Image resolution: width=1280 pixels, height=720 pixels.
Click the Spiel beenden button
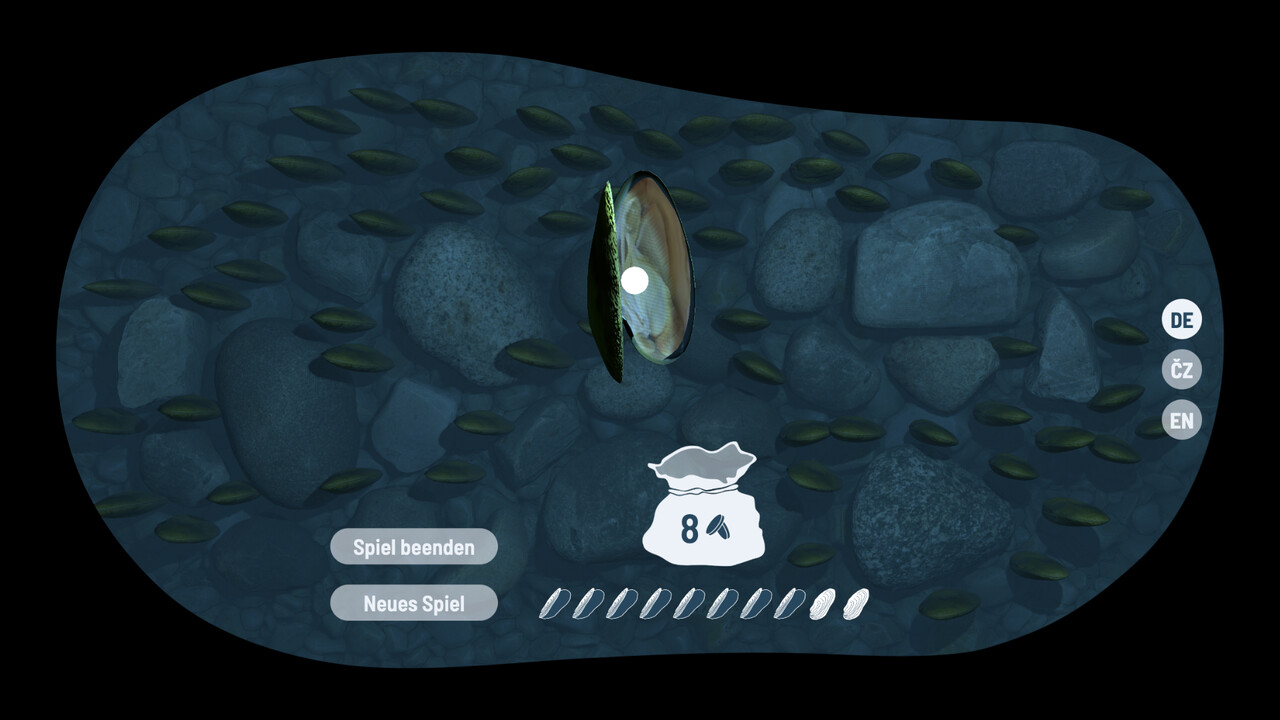point(413,547)
